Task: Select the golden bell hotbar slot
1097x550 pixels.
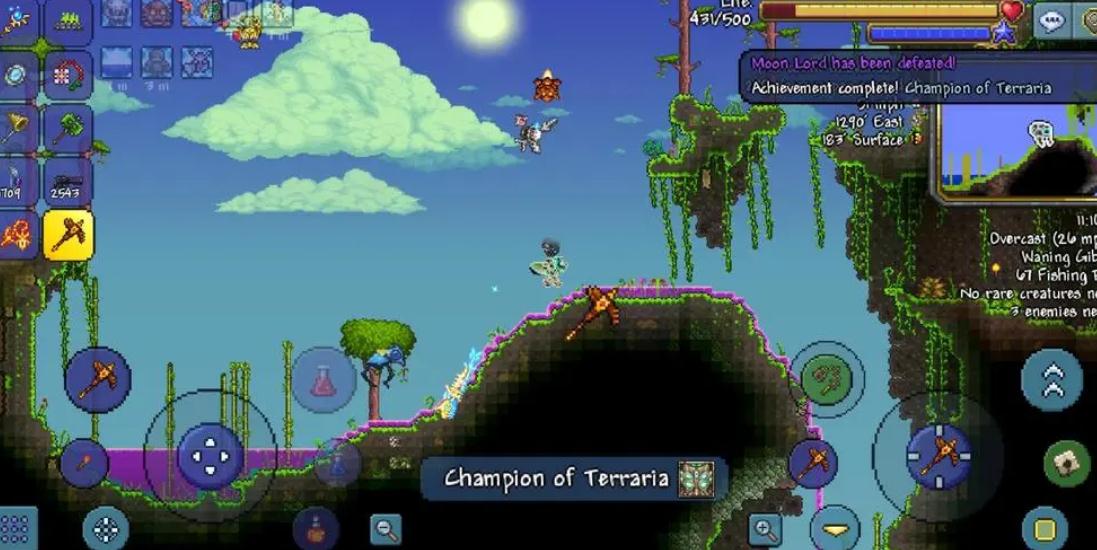Action: click(x=17, y=128)
